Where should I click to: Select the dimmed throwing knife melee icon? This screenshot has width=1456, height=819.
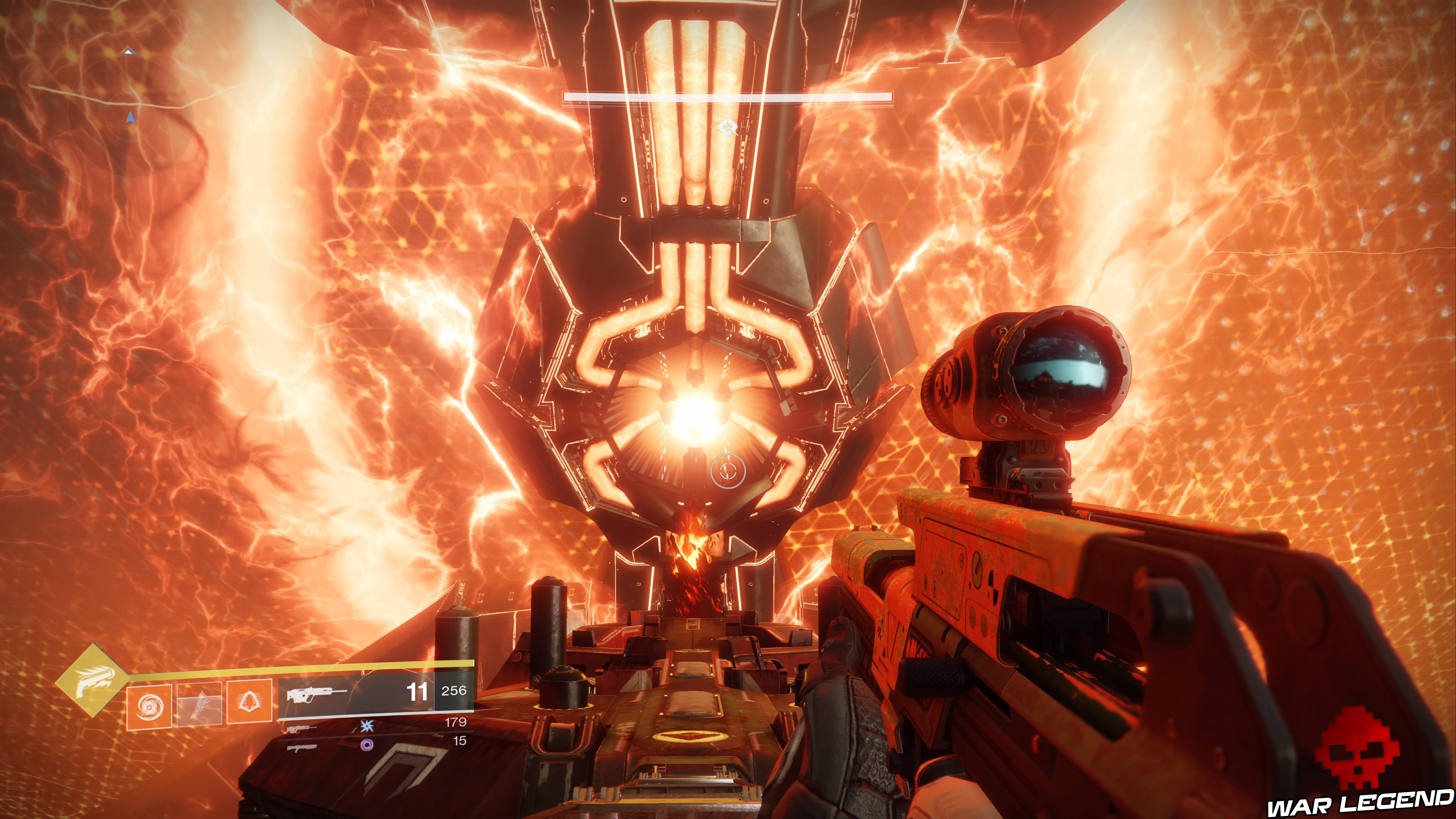pos(199,705)
